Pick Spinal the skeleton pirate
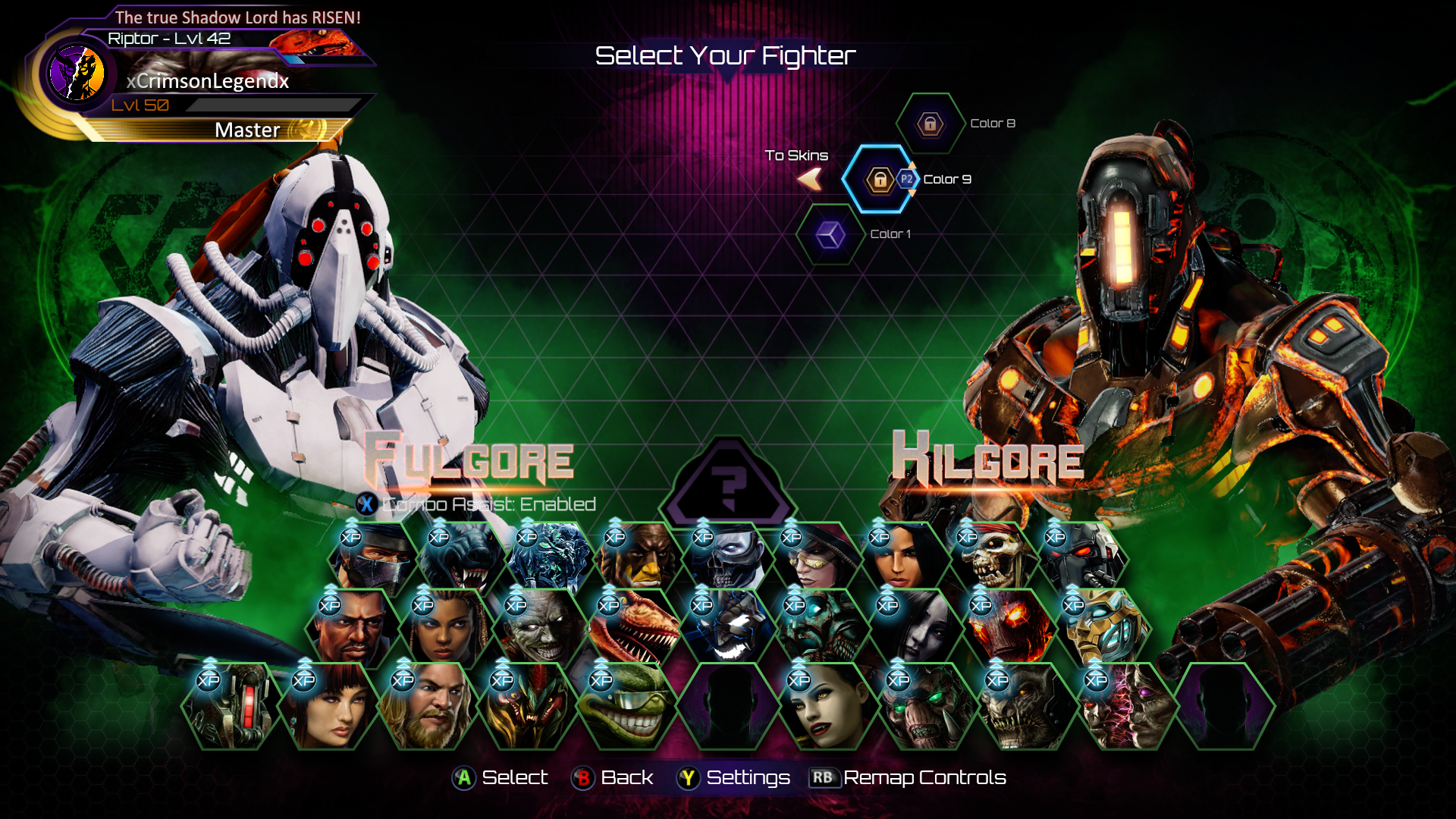1456x819 pixels. coord(990,560)
